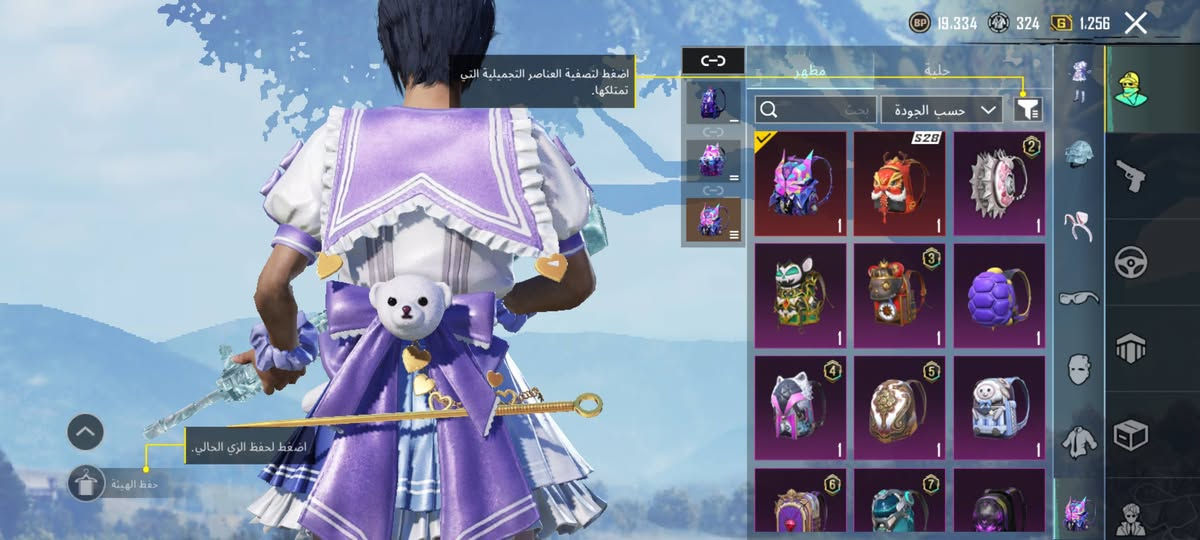This screenshot has height=540, width=1200.
Task: Open the vehicle steering wheel category
Action: 1131,262
